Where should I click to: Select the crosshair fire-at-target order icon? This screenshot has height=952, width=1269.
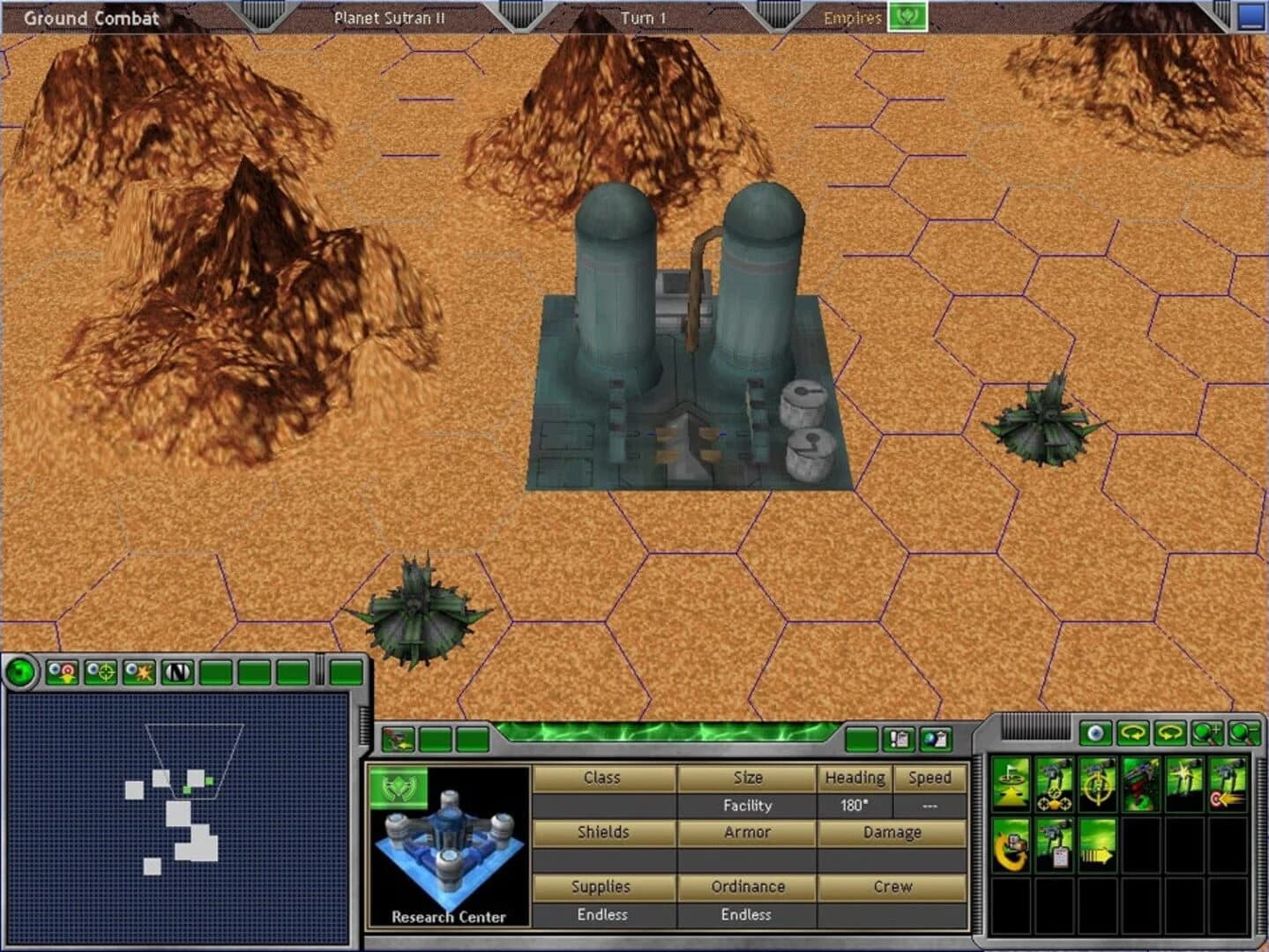(x=1097, y=785)
